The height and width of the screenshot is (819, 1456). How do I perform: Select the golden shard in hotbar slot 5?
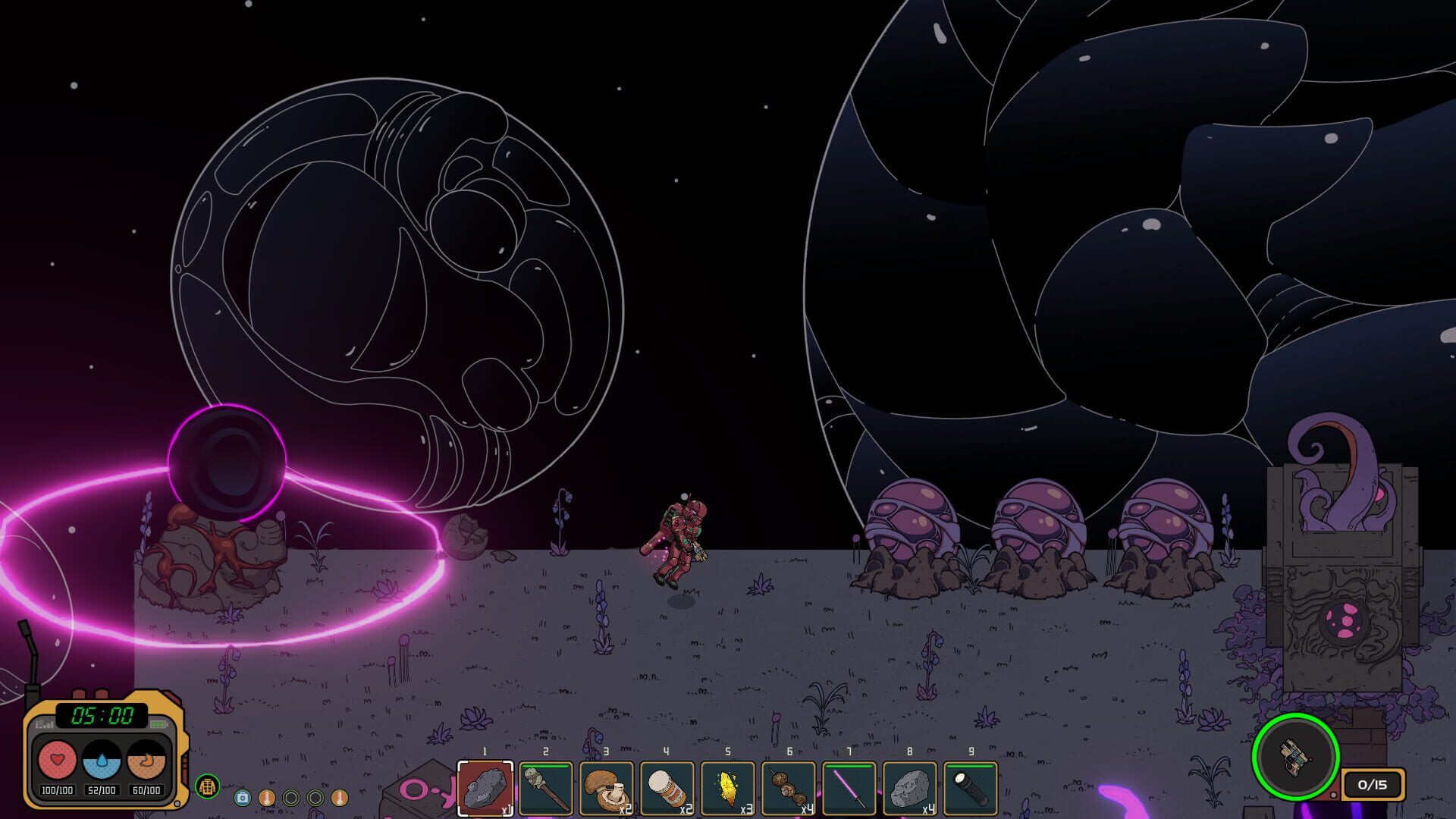727,789
